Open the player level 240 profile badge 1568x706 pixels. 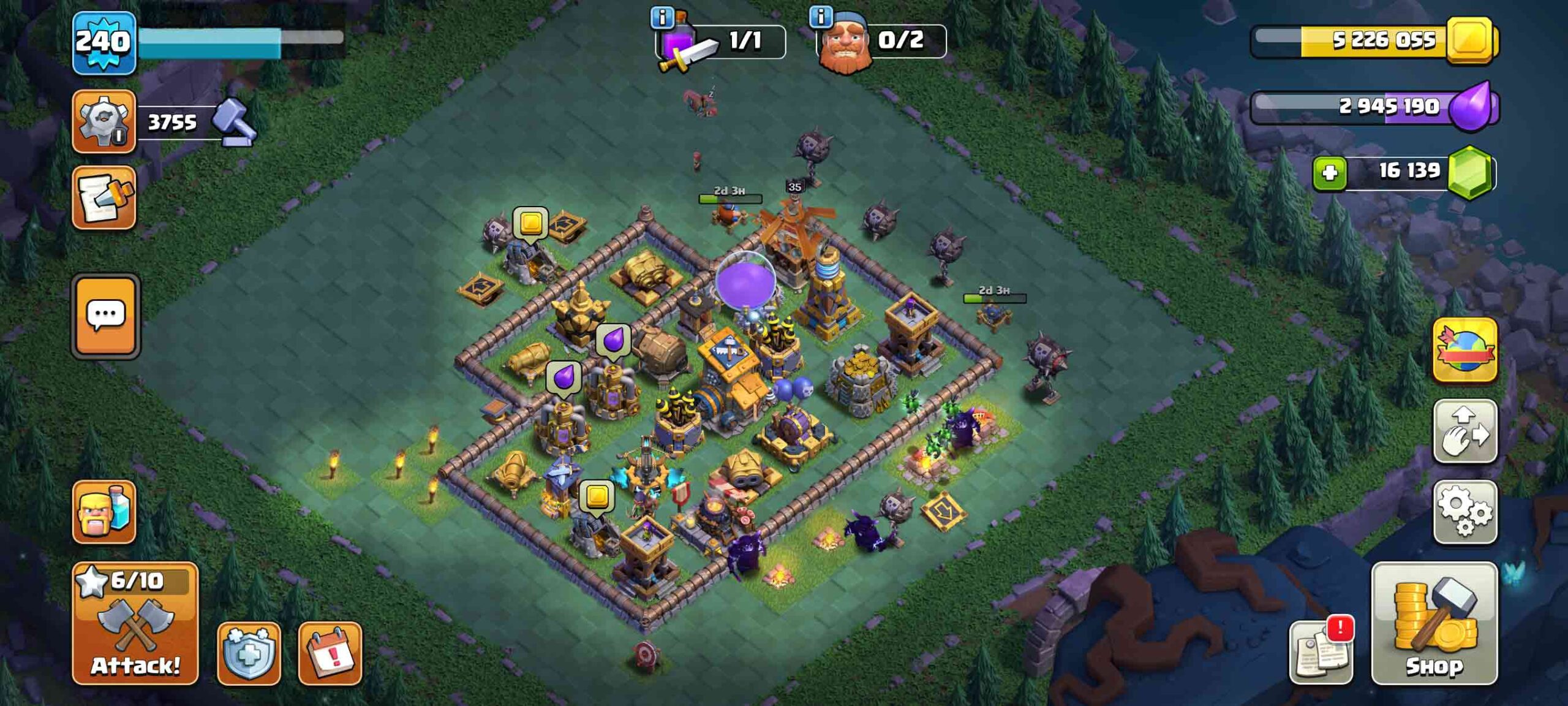(x=104, y=42)
